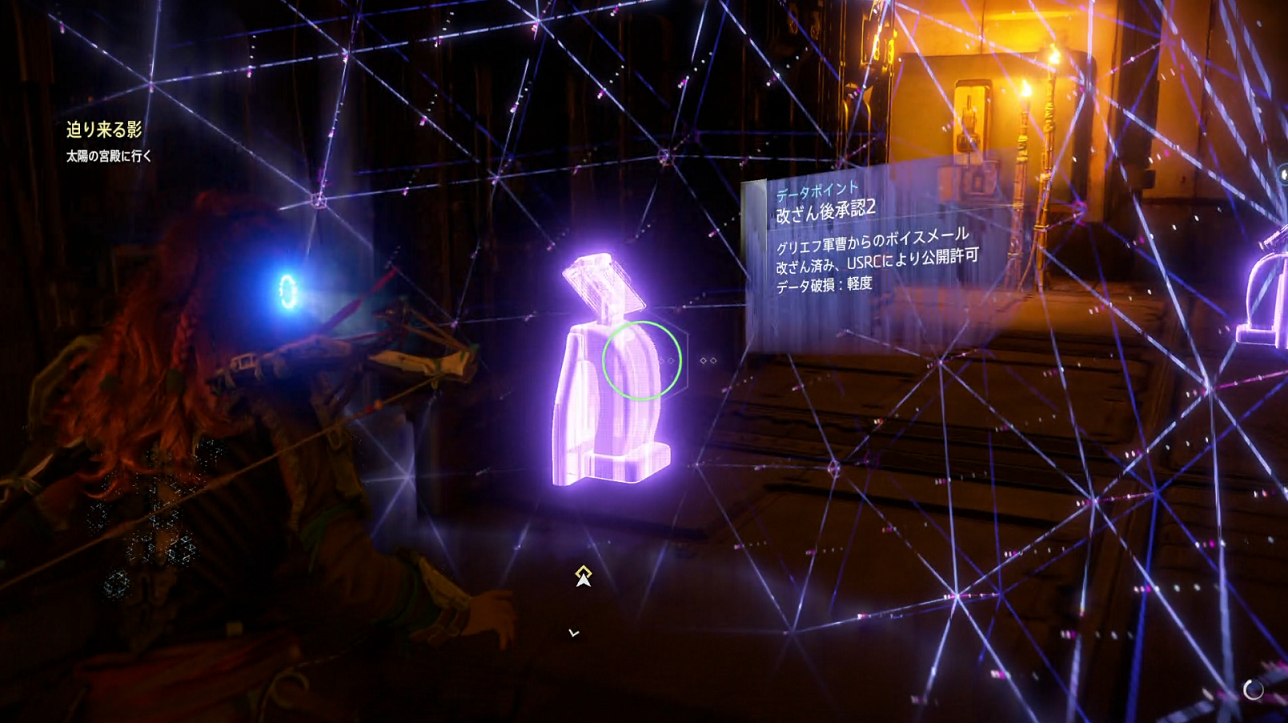Select the 迫り来る影 quest tracker
Screen dimensions: 1288x723
coord(104,130)
